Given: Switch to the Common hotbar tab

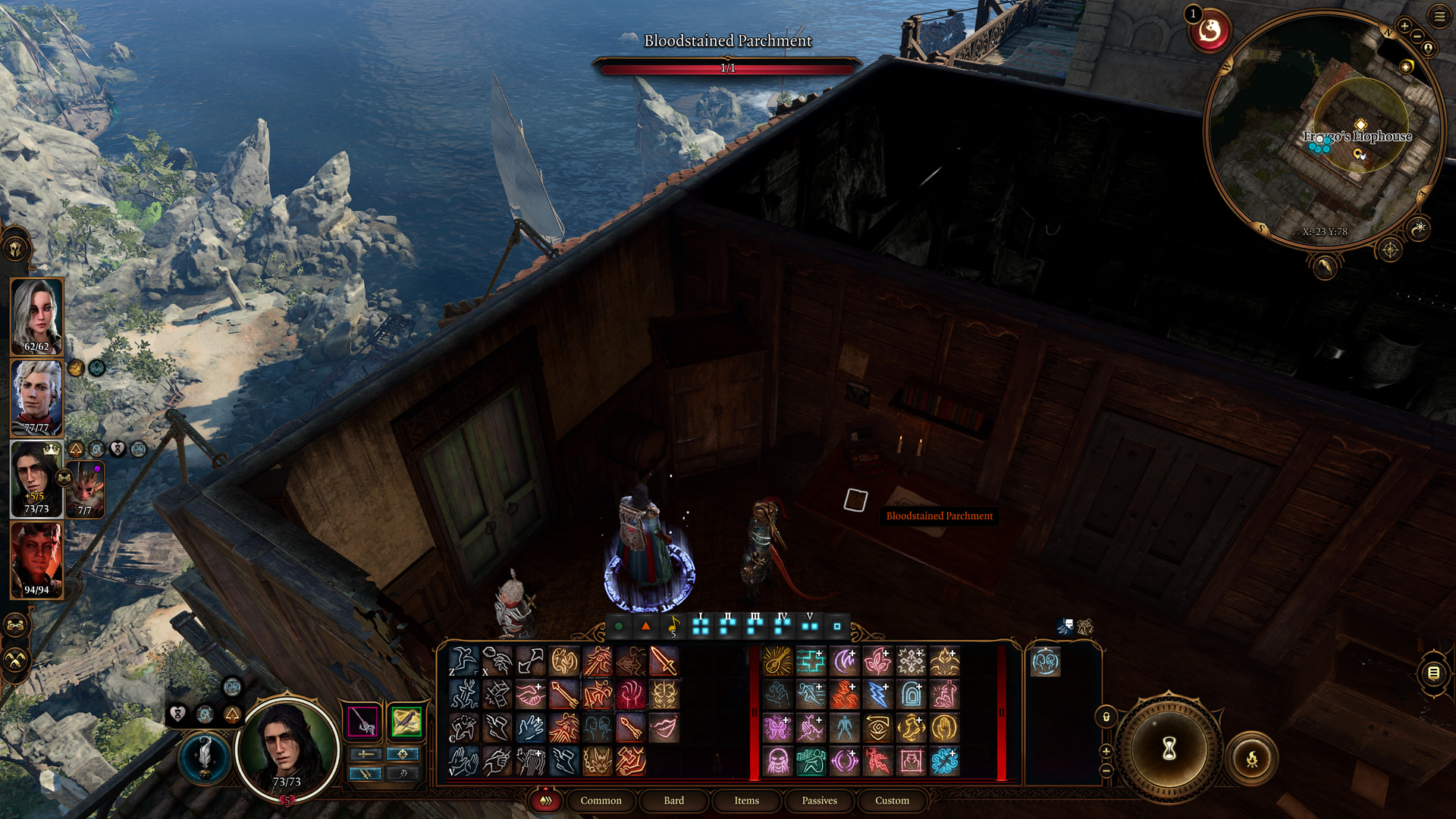Looking at the screenshot, I should tap(601, 800).
